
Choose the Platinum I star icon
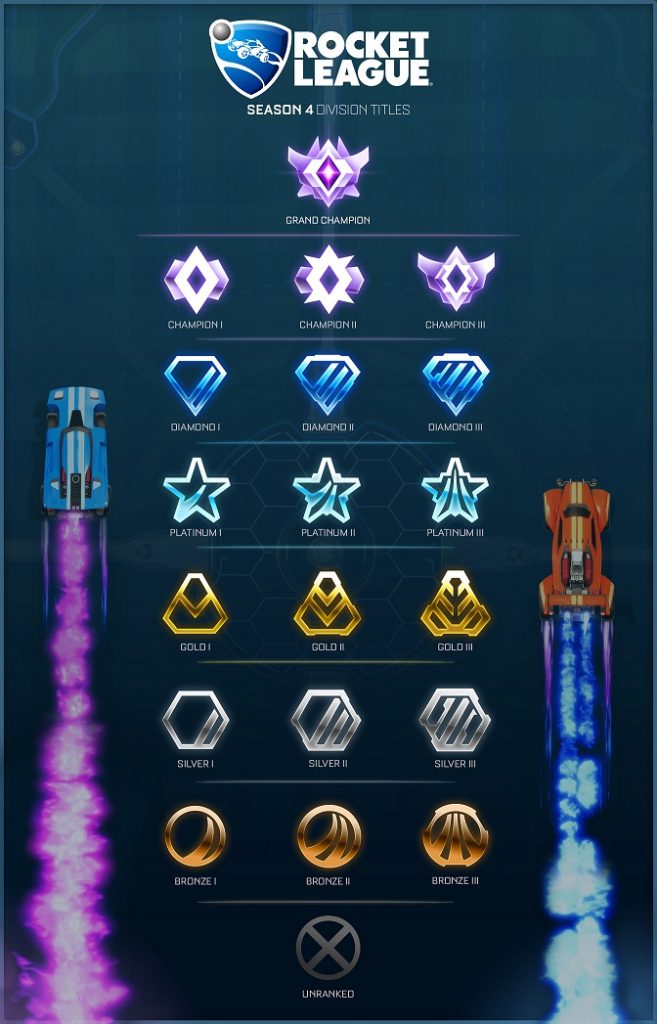click(196, 491)
